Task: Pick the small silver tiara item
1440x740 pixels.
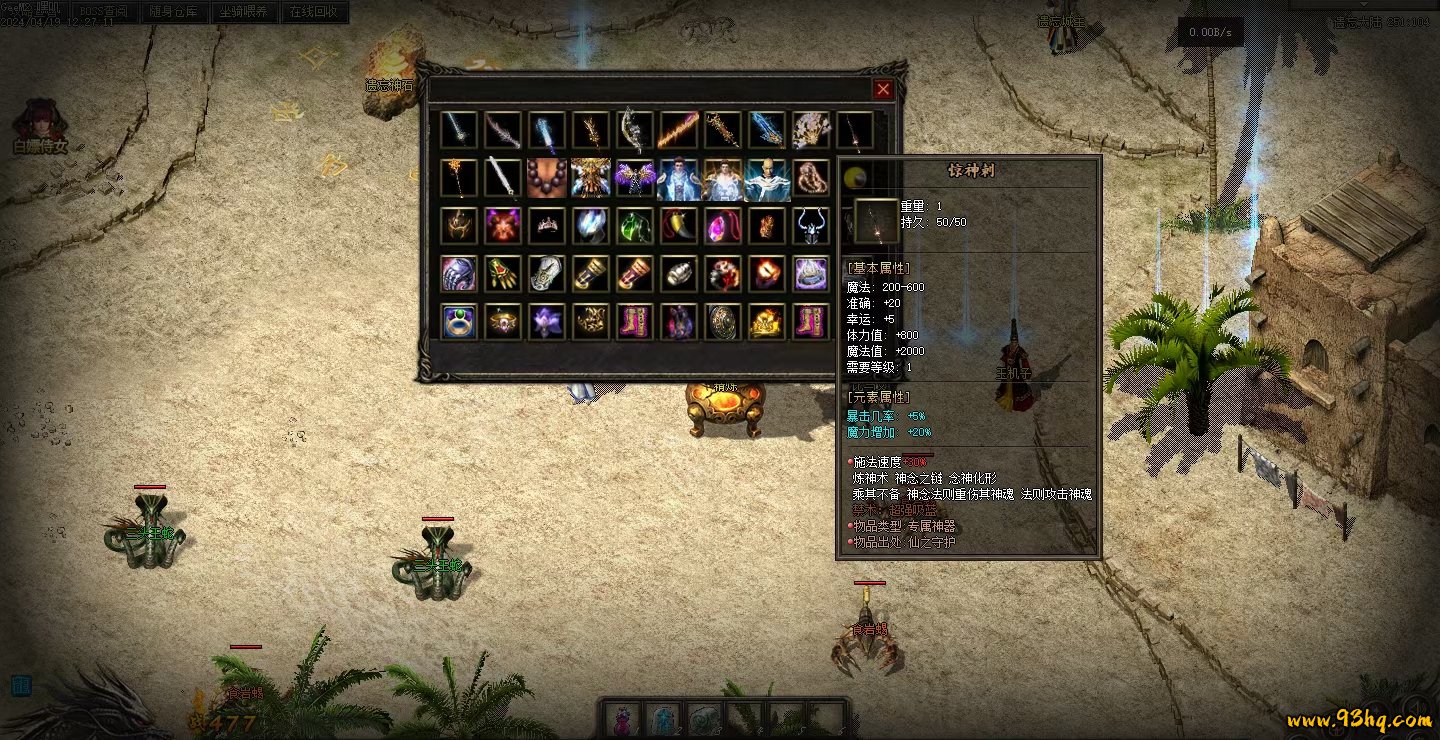Action: (547, 226)
